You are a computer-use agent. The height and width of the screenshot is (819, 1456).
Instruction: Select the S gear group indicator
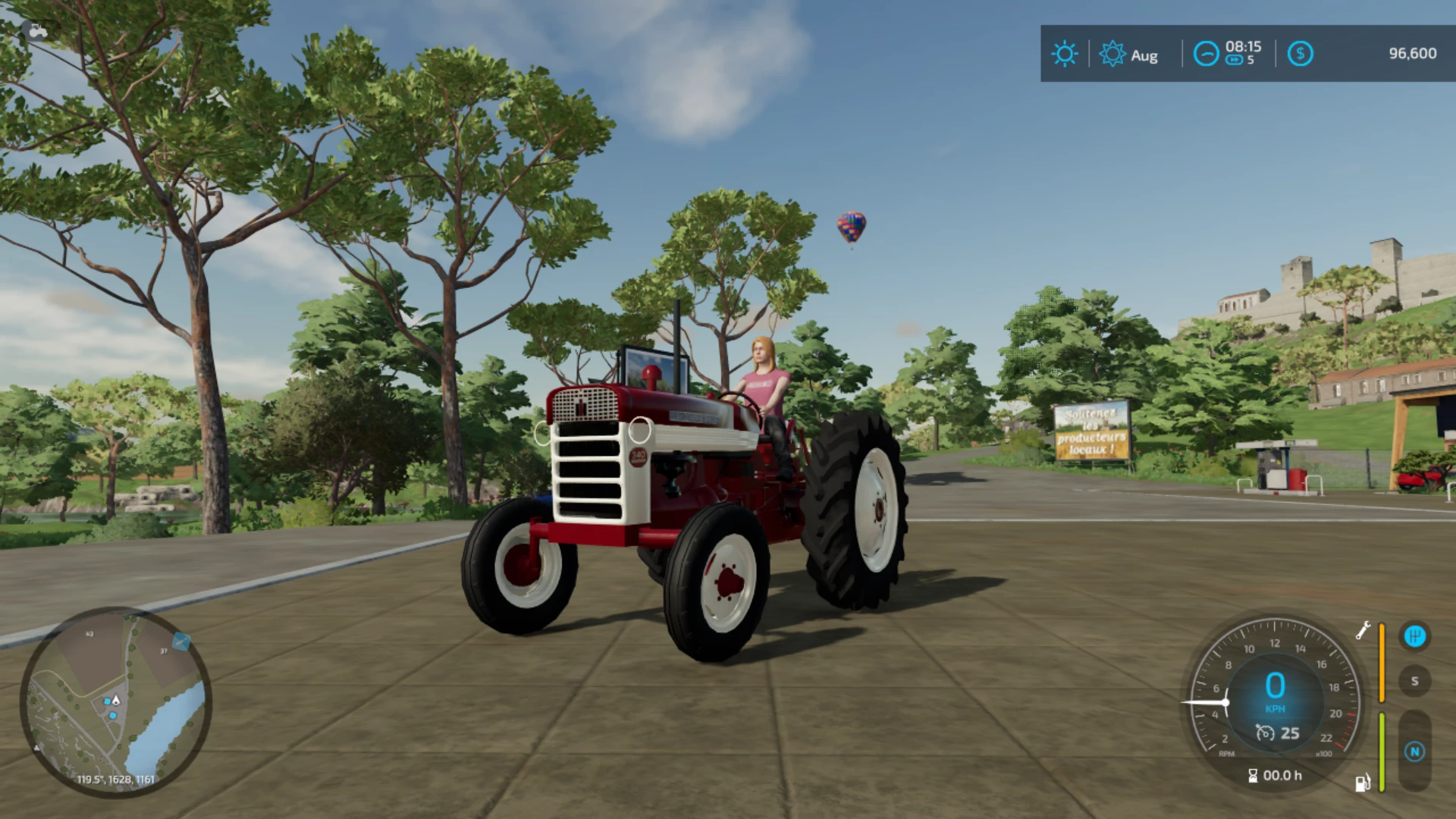pyautogui.click(x=1414, y=681)
